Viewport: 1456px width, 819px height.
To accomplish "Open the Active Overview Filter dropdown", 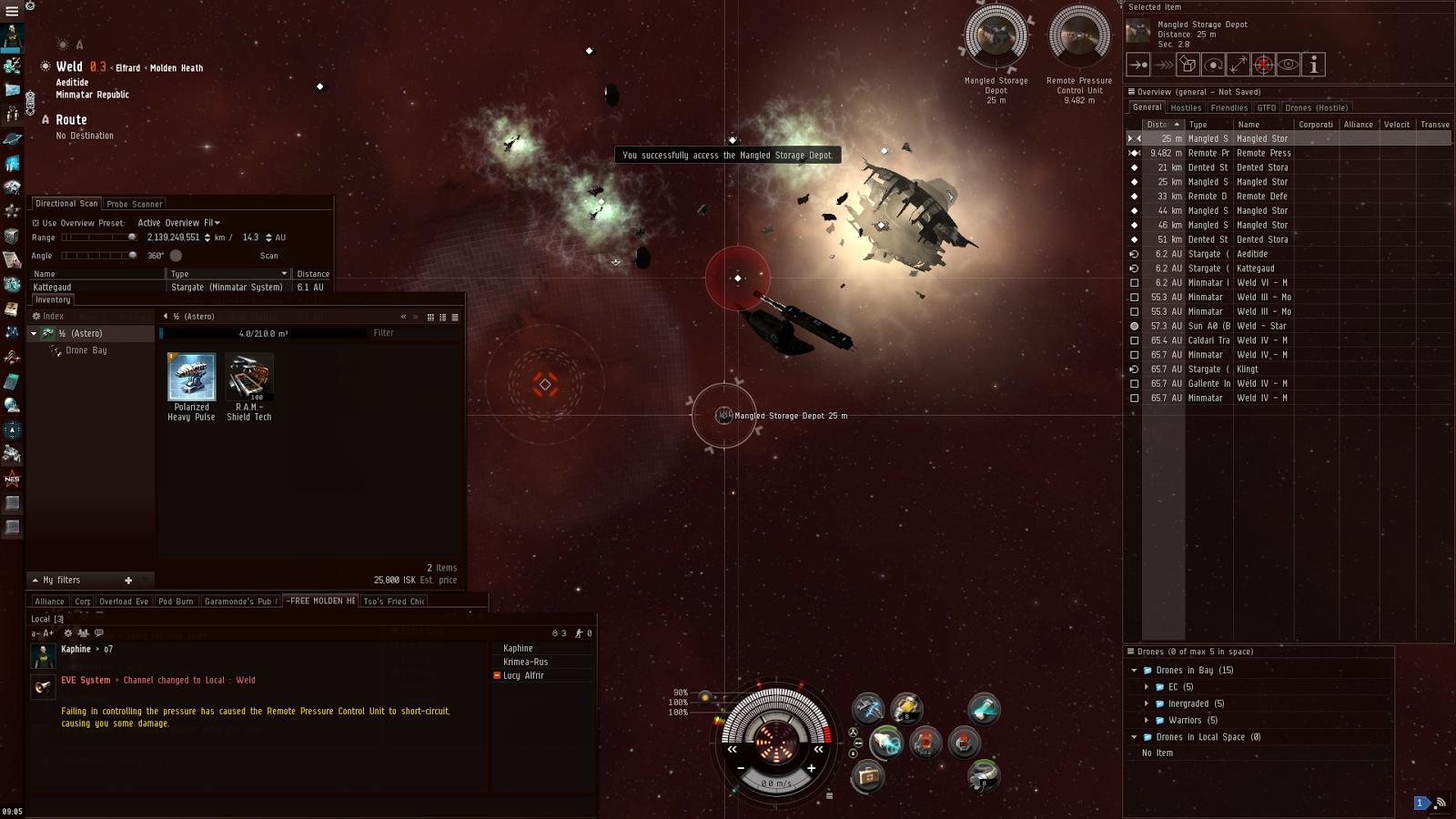I will [179, 223].
